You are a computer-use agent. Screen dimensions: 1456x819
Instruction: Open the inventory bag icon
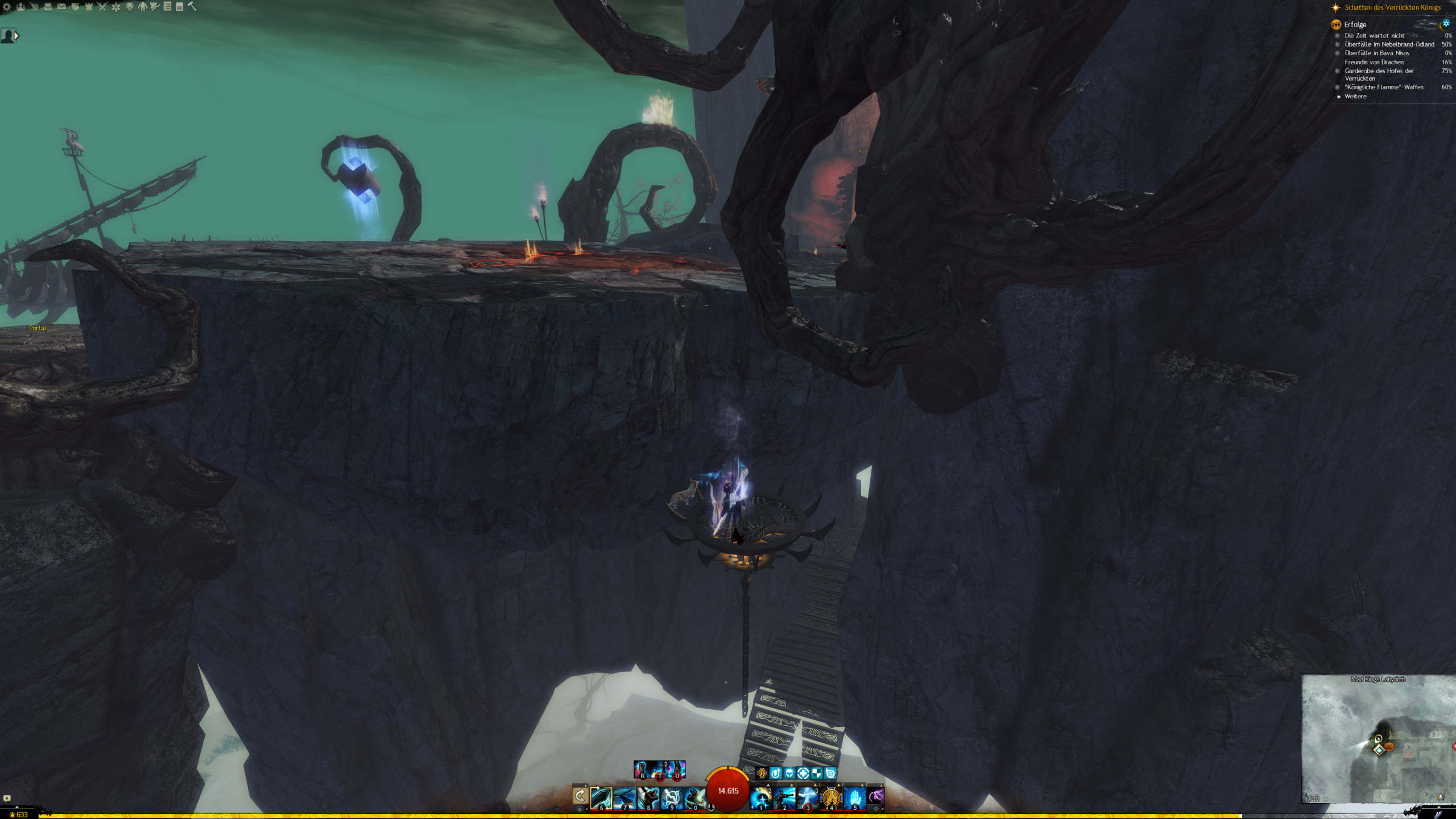click(48, 7)
